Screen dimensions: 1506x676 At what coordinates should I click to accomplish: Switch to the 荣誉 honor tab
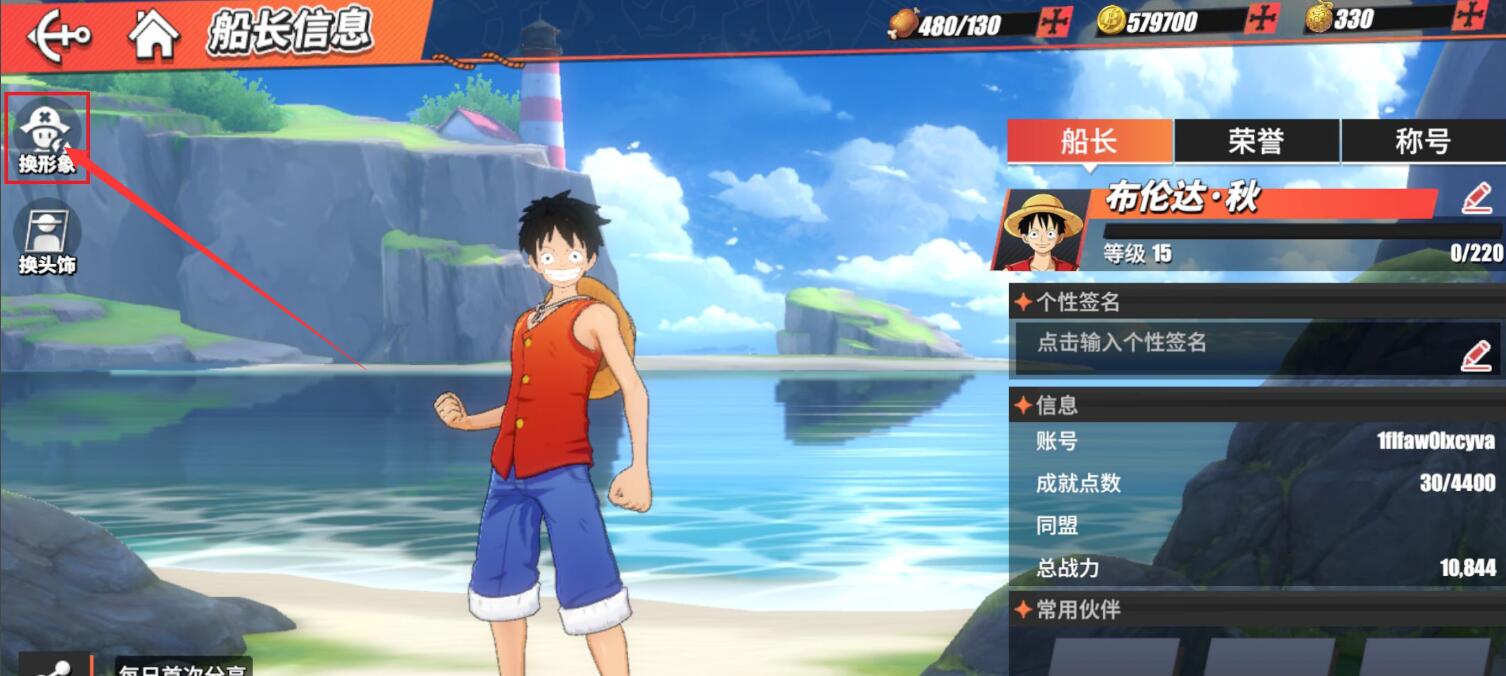click(x=1256, y=141)
